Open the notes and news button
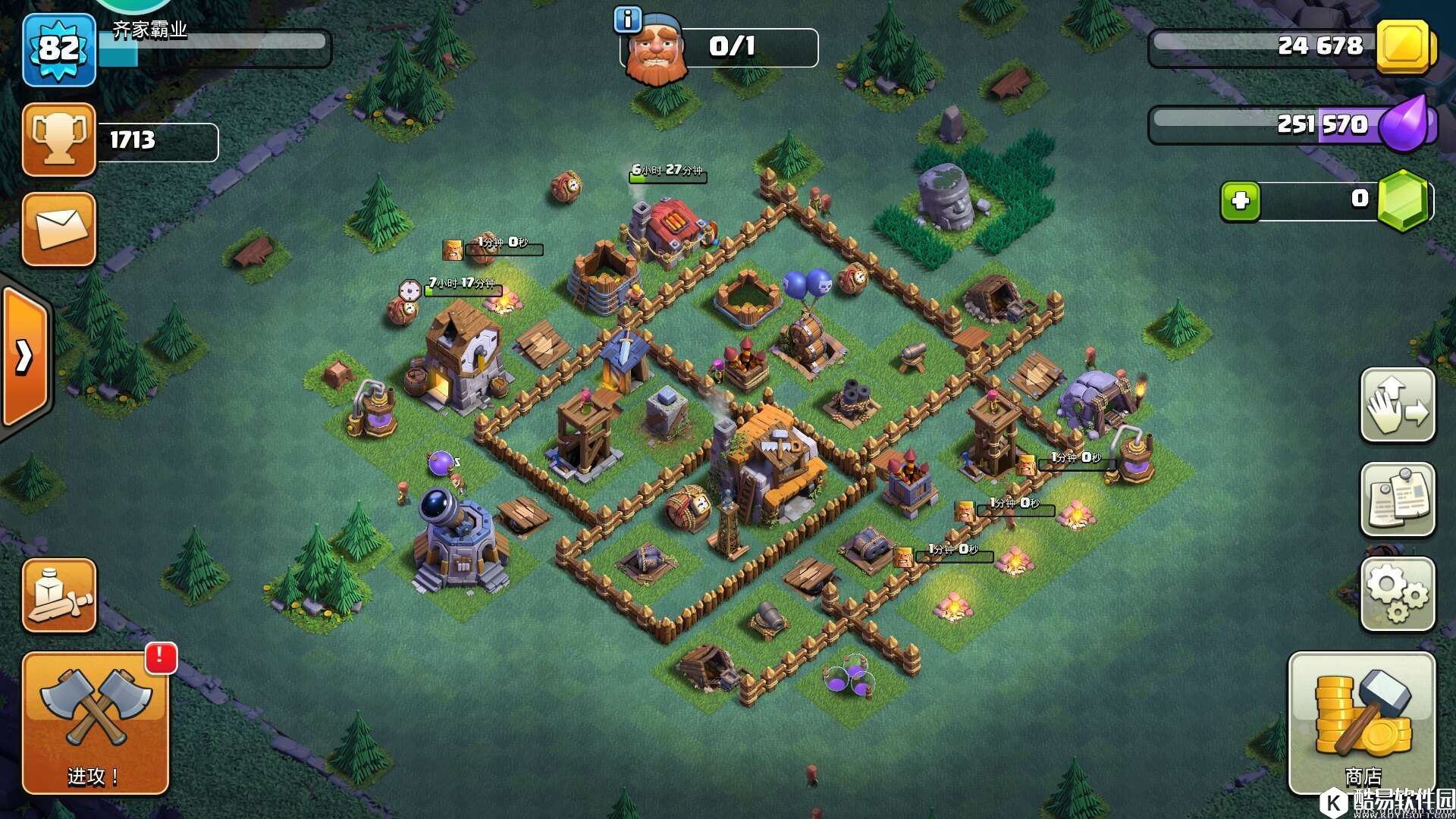The width and height of the screenshot is (1456, 819). tap(1398, 500)
